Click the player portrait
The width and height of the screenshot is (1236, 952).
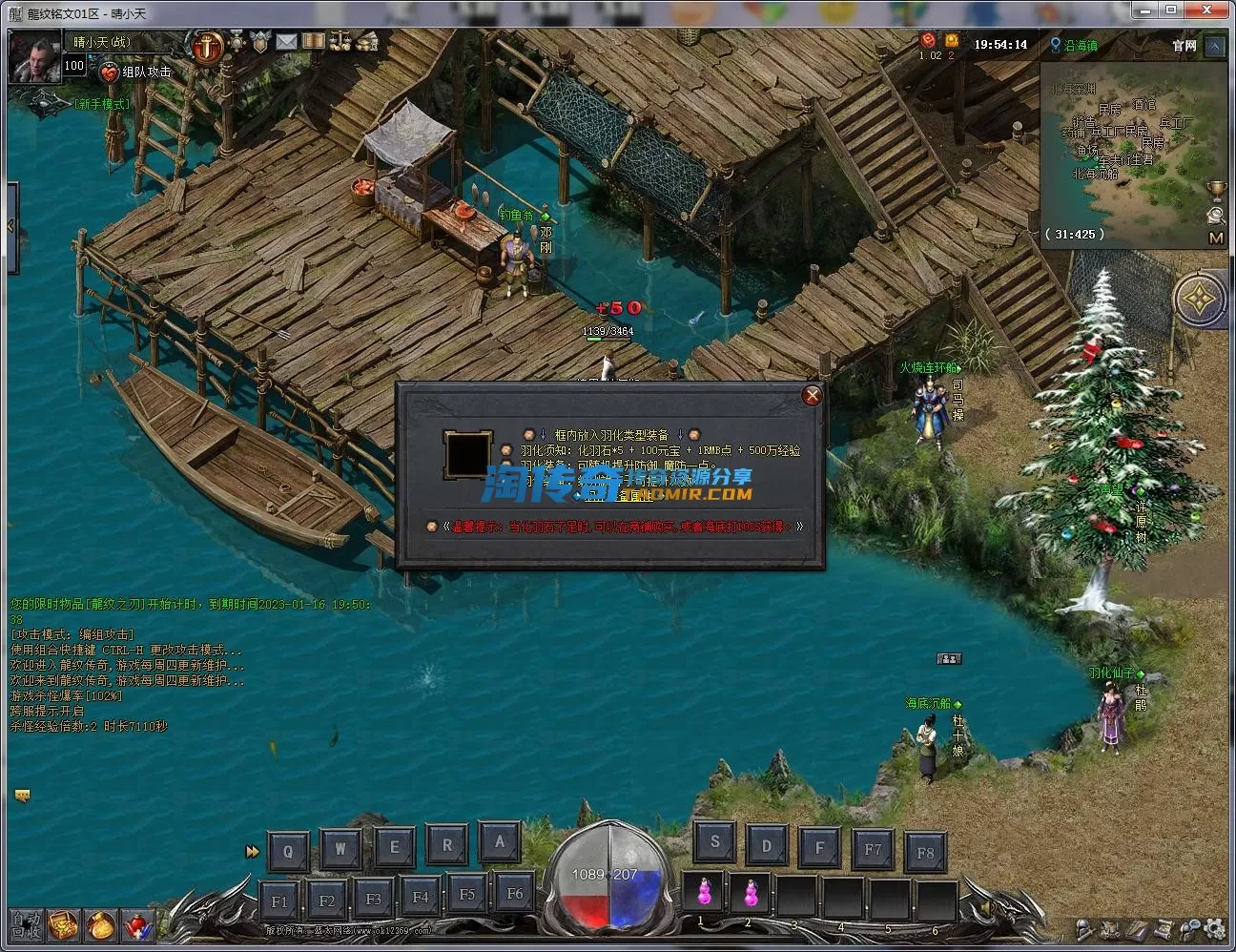[34, 56]
